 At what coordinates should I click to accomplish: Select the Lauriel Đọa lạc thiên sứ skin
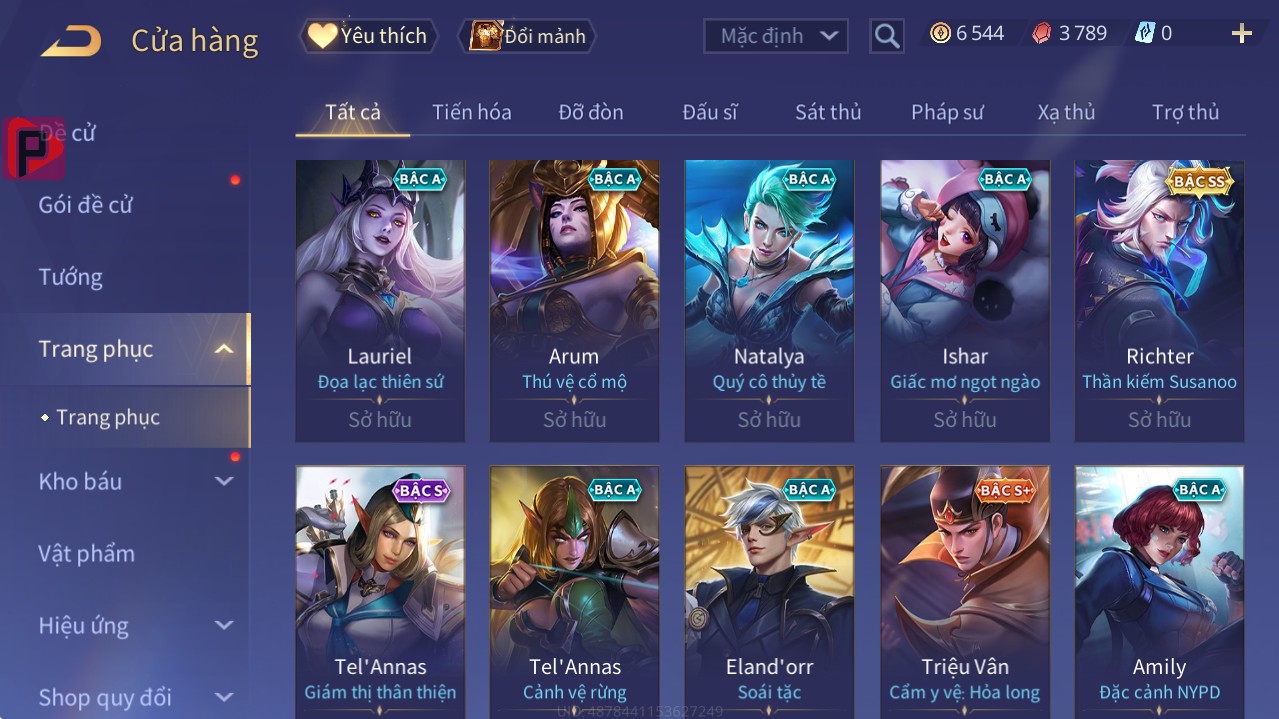[x=380, y=300]
